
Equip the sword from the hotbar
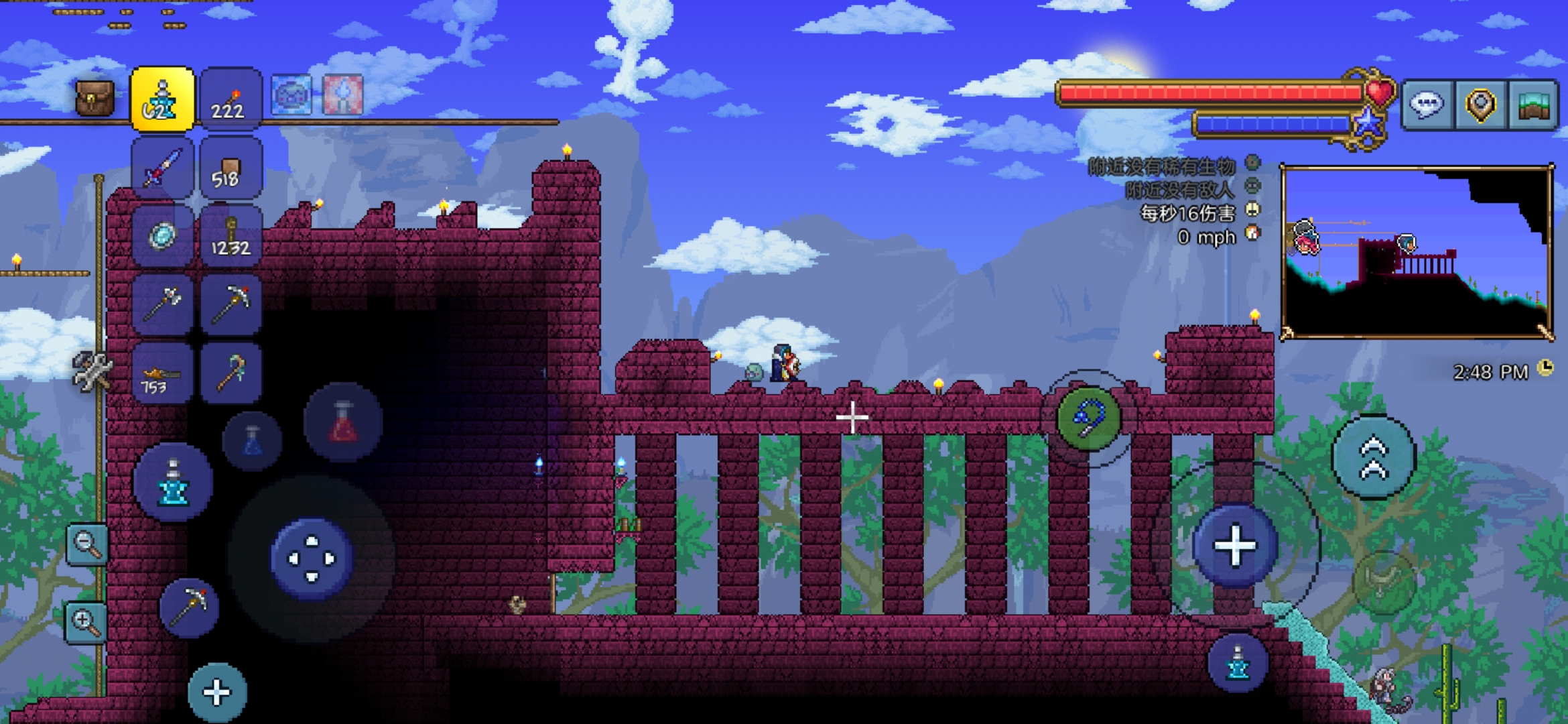point(162,168)
